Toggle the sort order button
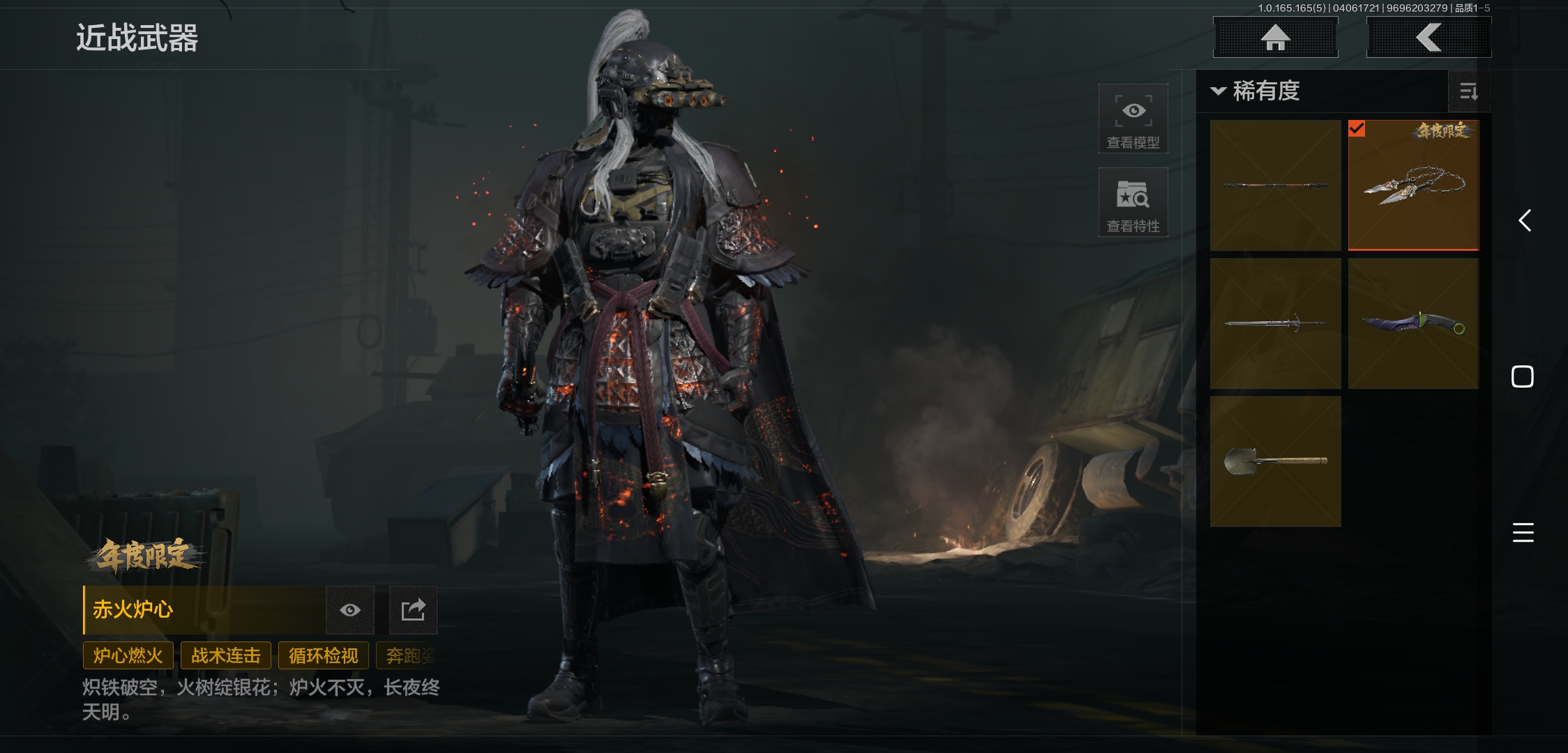The height and width of the screenshot is (753, 1568). tap(1468, 91)
